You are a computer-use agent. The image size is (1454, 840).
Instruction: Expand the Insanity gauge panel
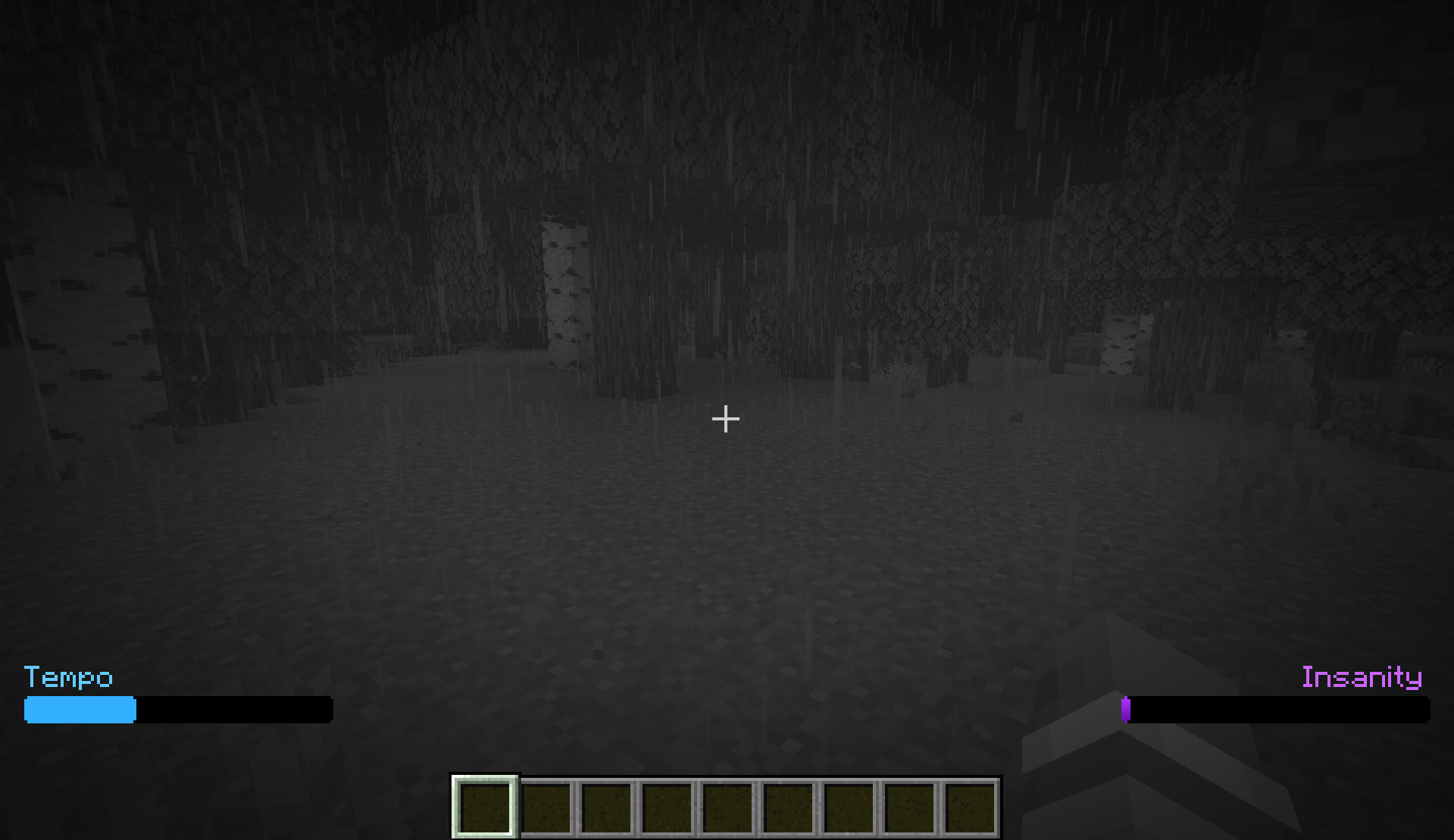[x=1277, y=710]
